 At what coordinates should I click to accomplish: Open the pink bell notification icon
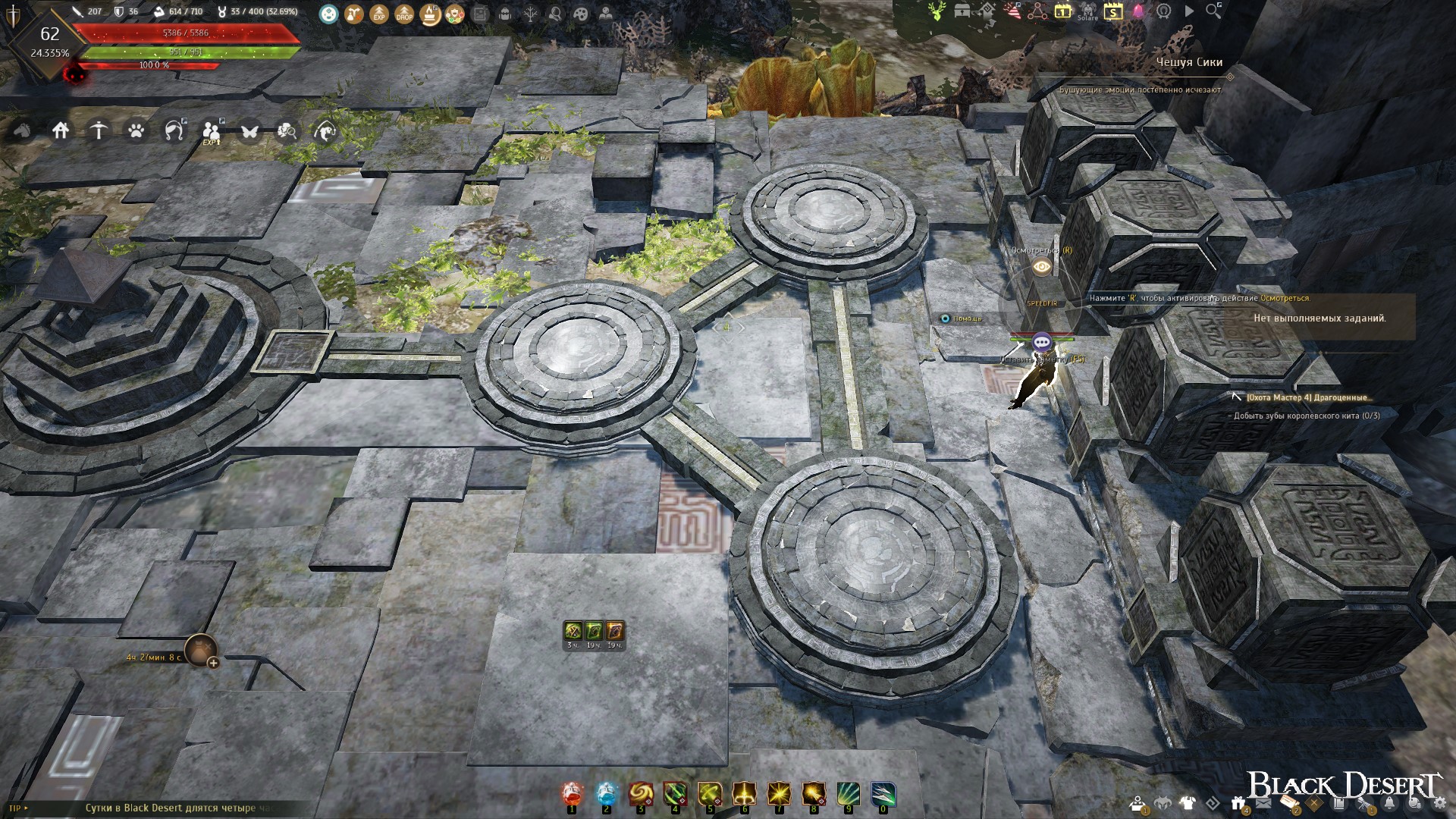coord(1138,11)
